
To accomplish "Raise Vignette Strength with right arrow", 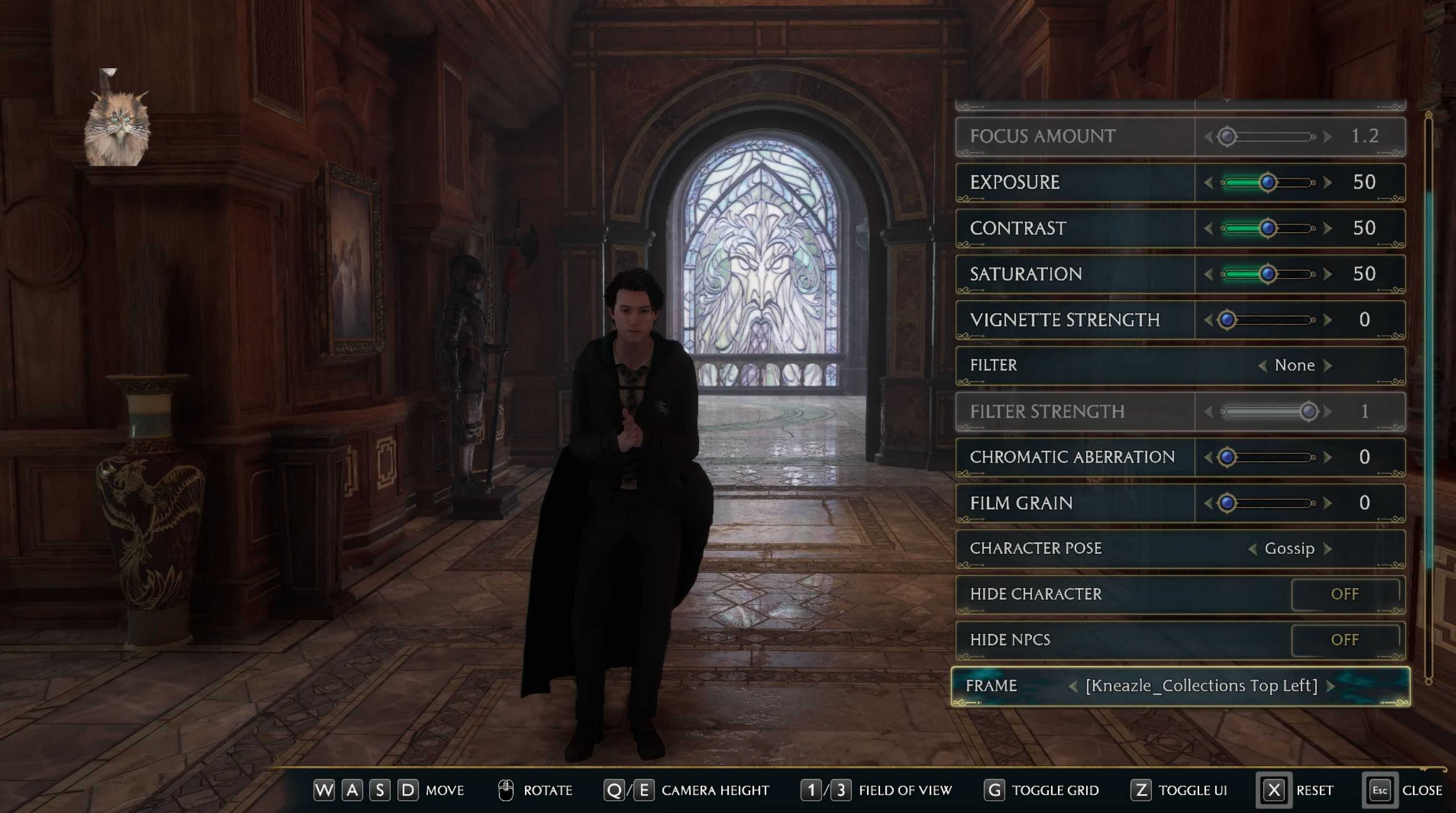I will (x=1328, y=320).
